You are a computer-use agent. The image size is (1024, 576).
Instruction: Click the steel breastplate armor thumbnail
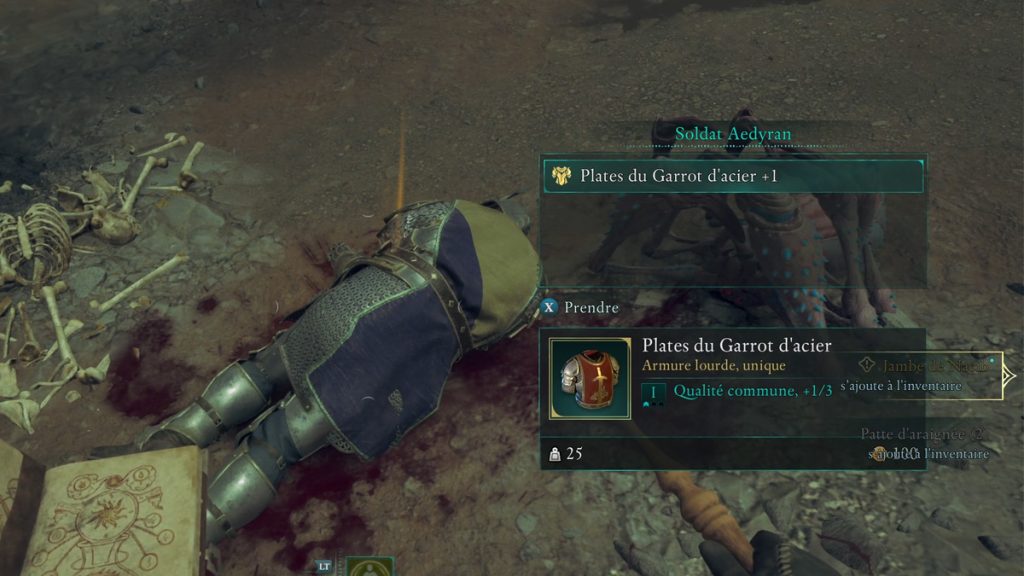590,378
